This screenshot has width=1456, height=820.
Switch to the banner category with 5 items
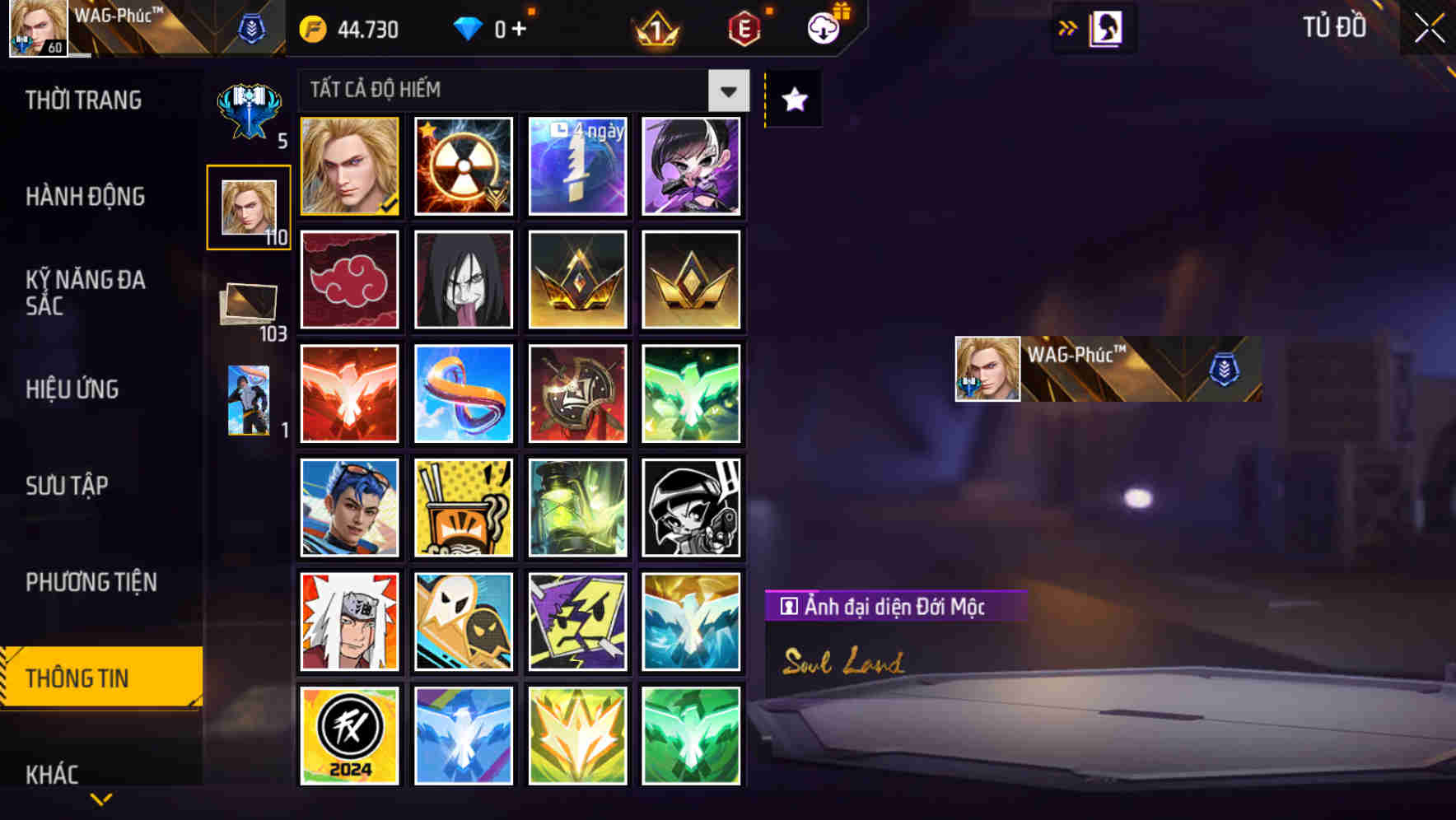(248, 107)
